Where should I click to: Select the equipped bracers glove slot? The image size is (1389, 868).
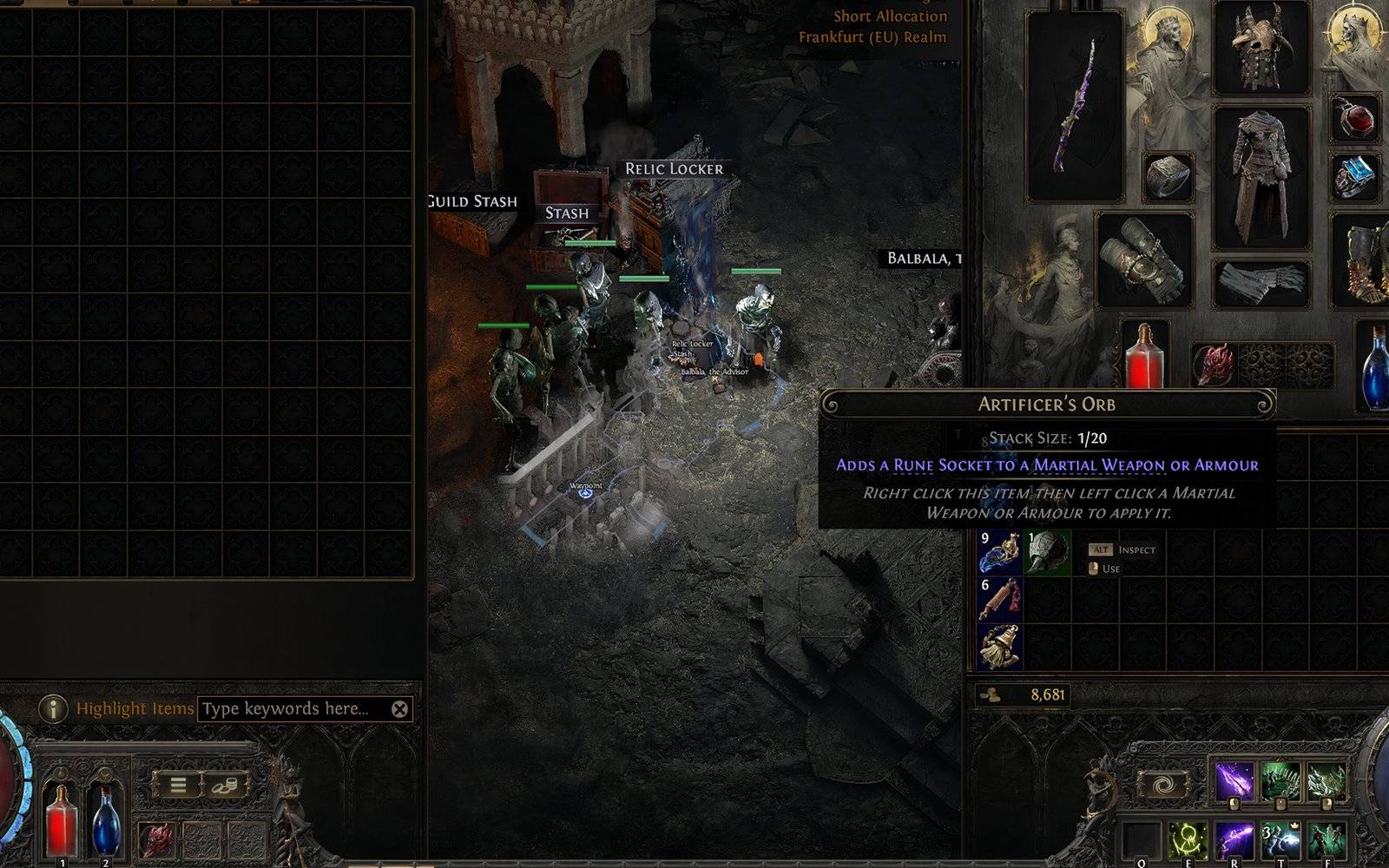(x=1144, y=260)
